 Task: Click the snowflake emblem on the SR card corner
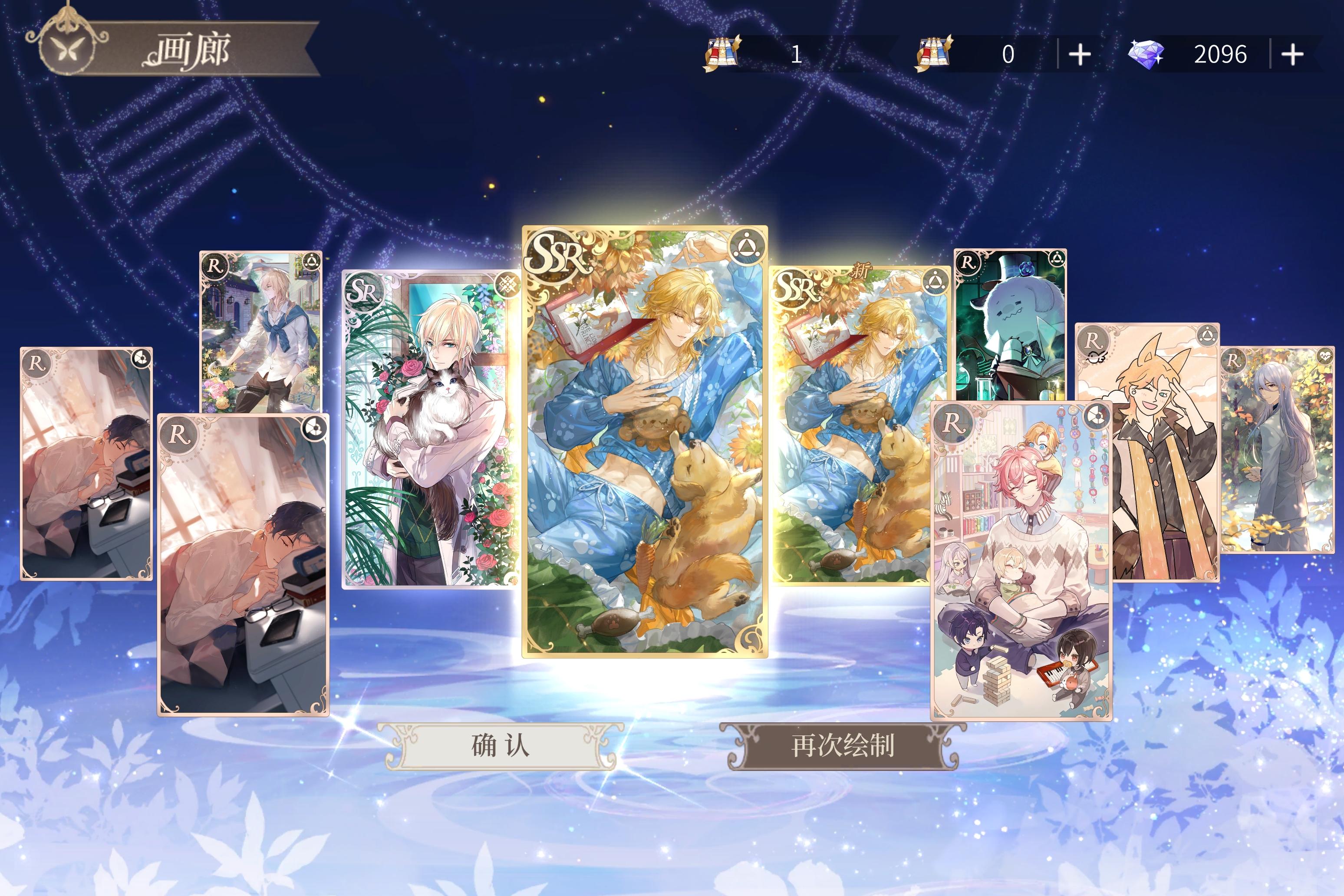[507, 286]
